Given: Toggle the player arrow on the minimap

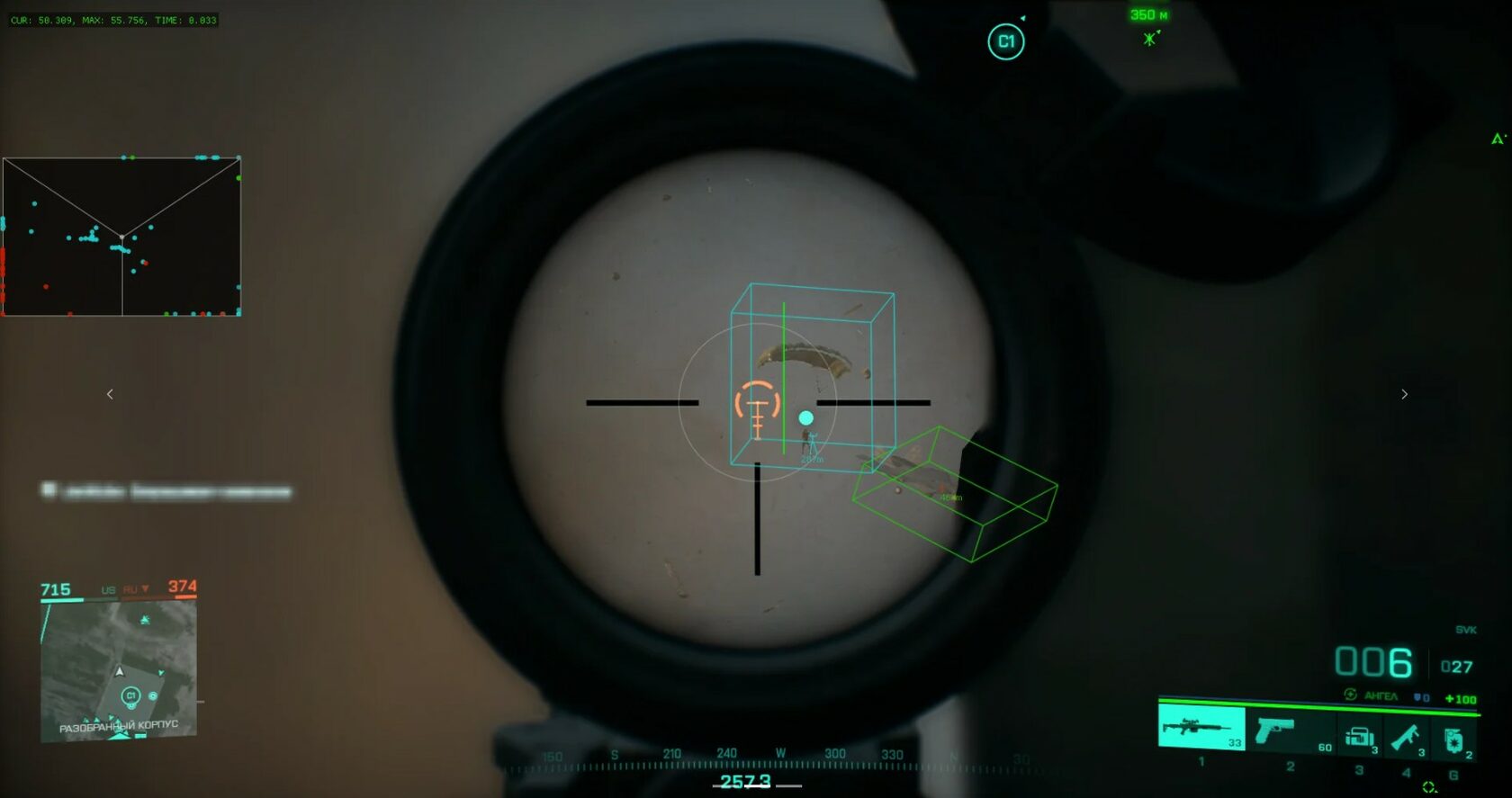Looking at the screenshot, I should pyautogui.click(x=118, y=670).
